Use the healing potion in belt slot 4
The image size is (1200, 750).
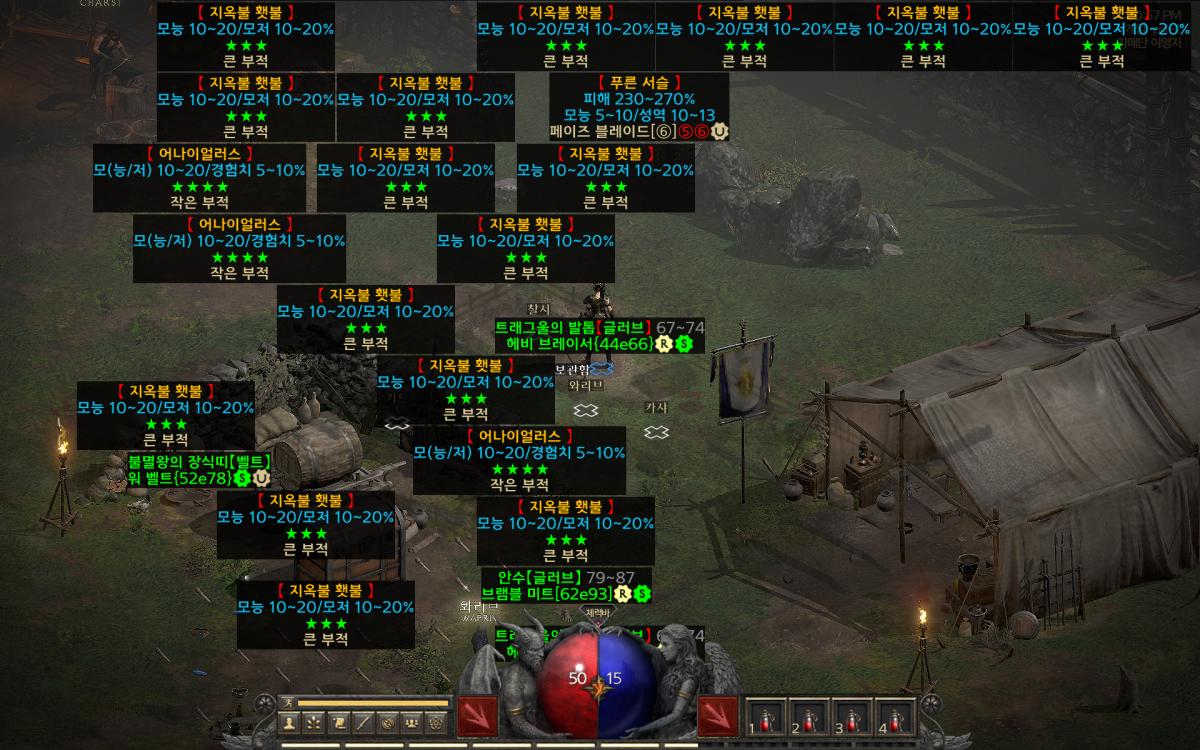895,716
